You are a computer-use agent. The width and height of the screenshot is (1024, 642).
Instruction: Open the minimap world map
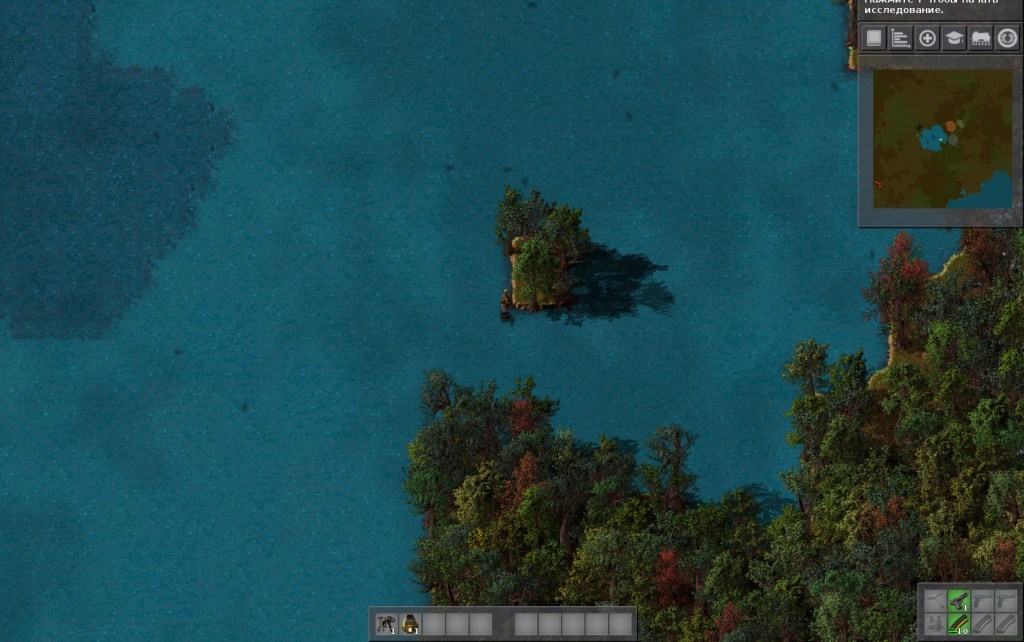(x=942, y=138)
